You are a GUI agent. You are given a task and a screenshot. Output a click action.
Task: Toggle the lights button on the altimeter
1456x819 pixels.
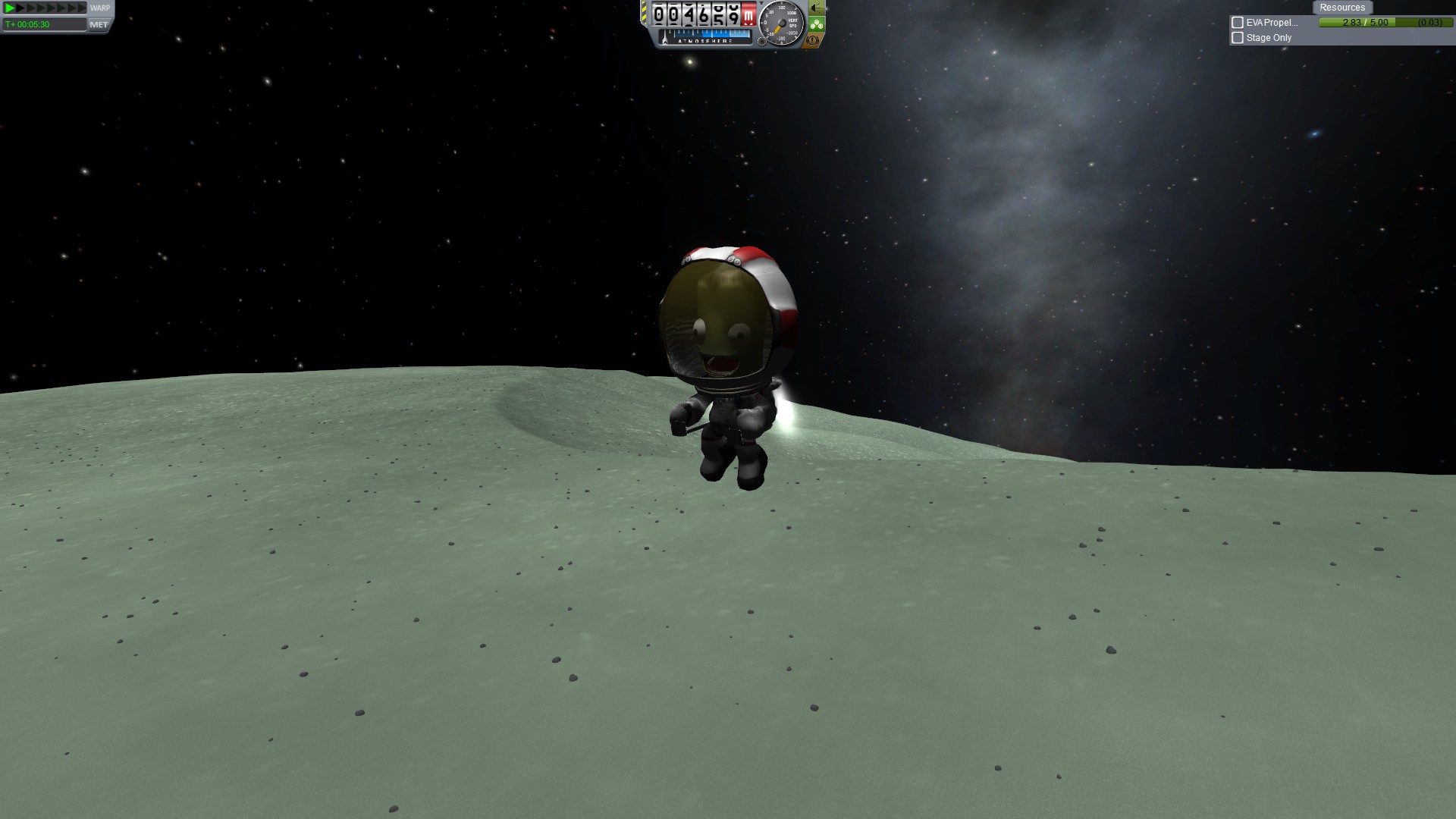click(816, 8)
